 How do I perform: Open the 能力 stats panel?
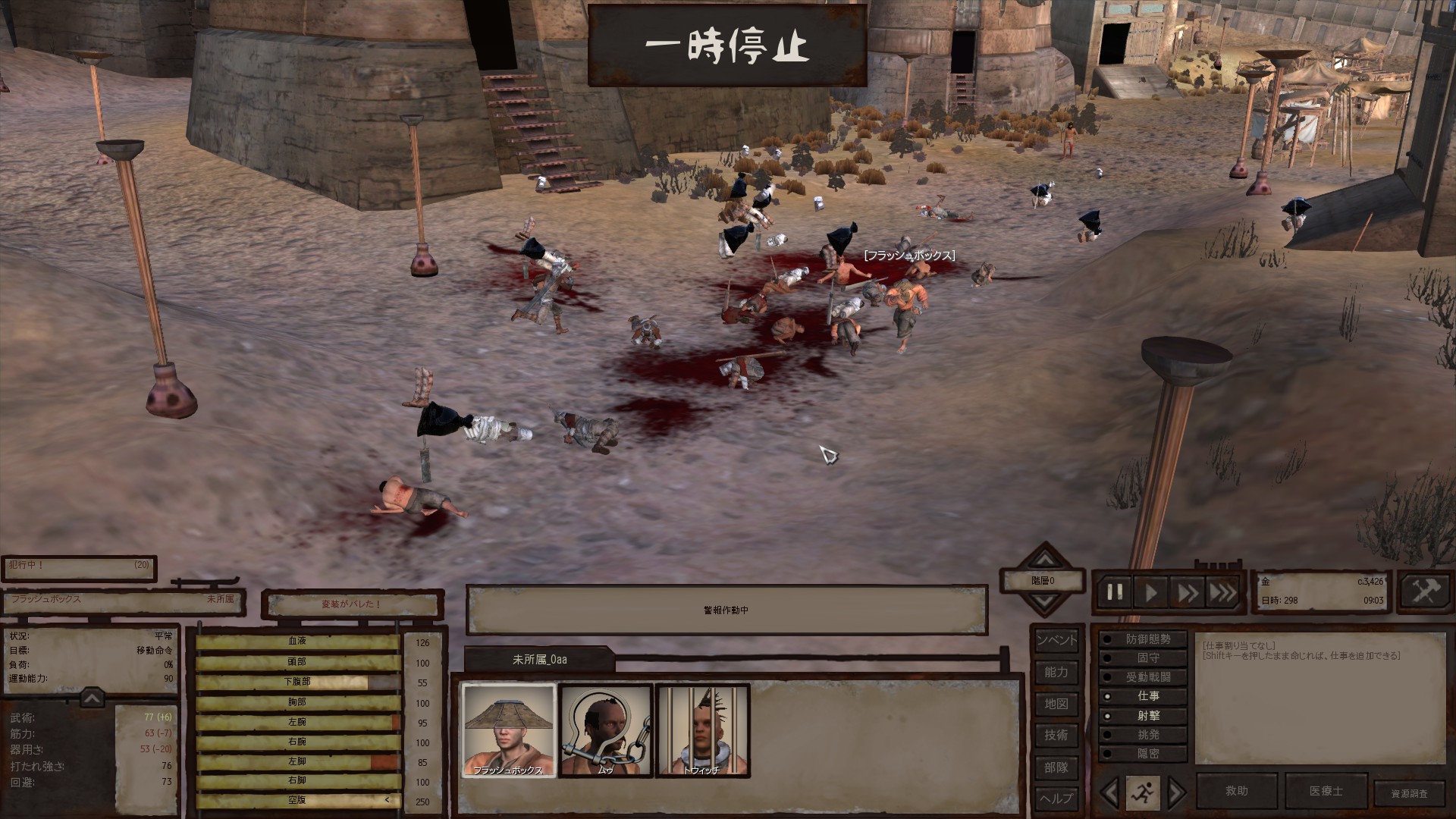coord(1056,672)
